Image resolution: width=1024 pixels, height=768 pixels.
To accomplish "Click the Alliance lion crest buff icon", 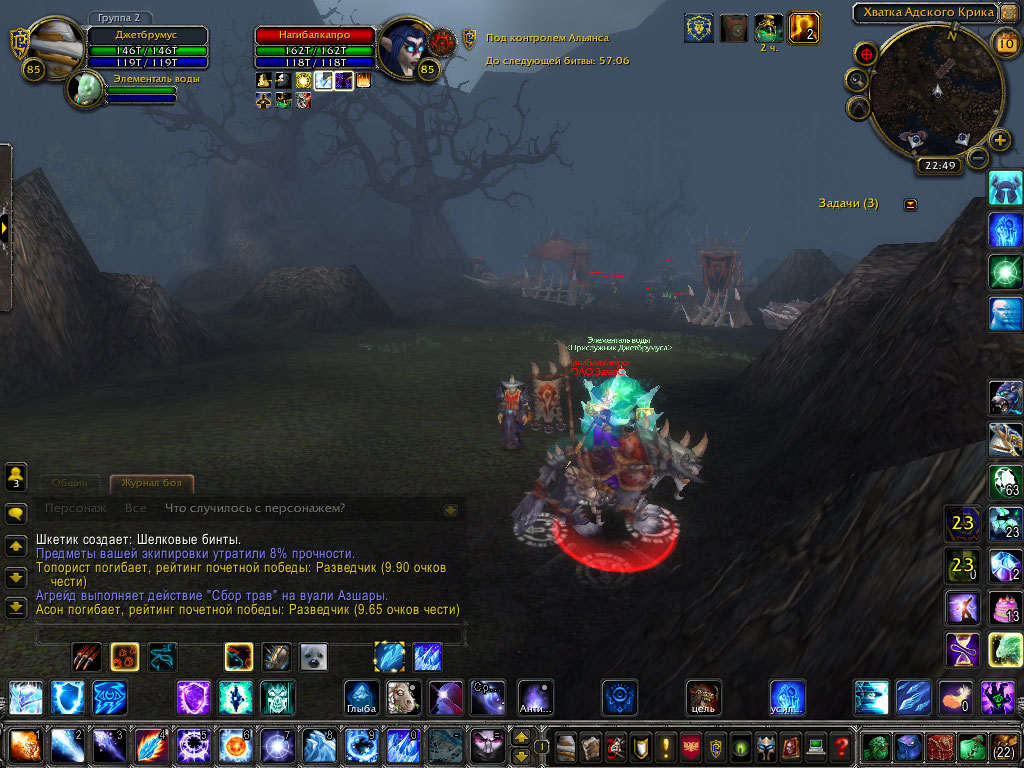I will pos(699,27).
